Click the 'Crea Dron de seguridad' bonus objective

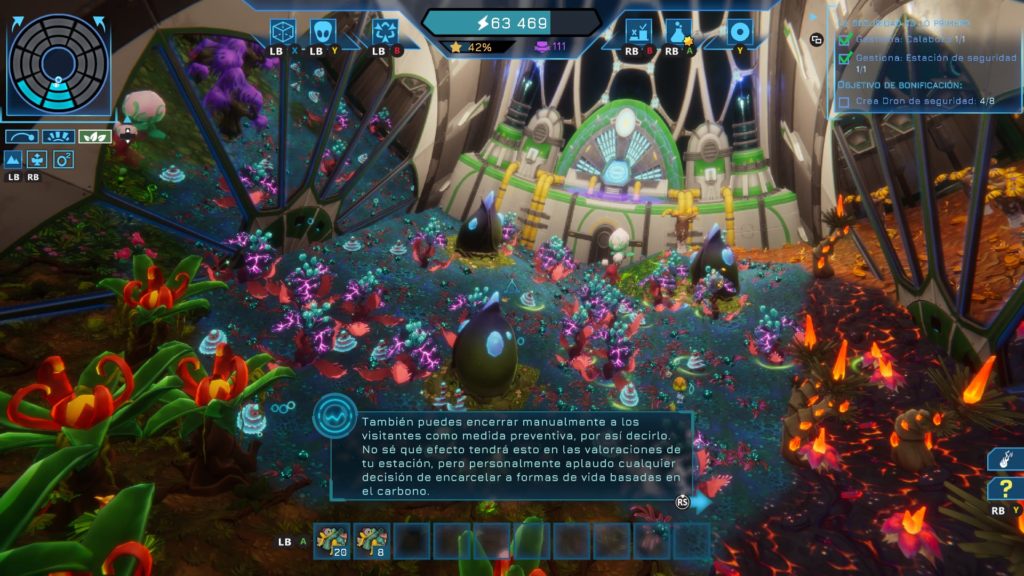[x=918, y=100]
